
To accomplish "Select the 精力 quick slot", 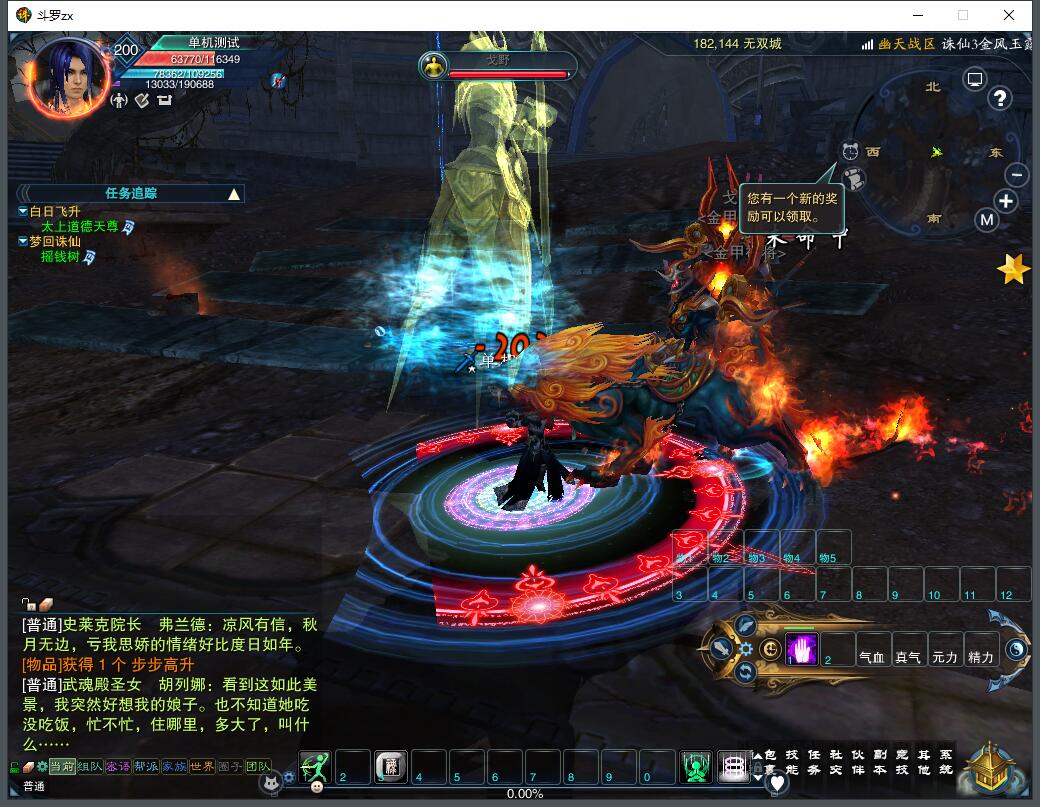I will [x=981, y=651].
